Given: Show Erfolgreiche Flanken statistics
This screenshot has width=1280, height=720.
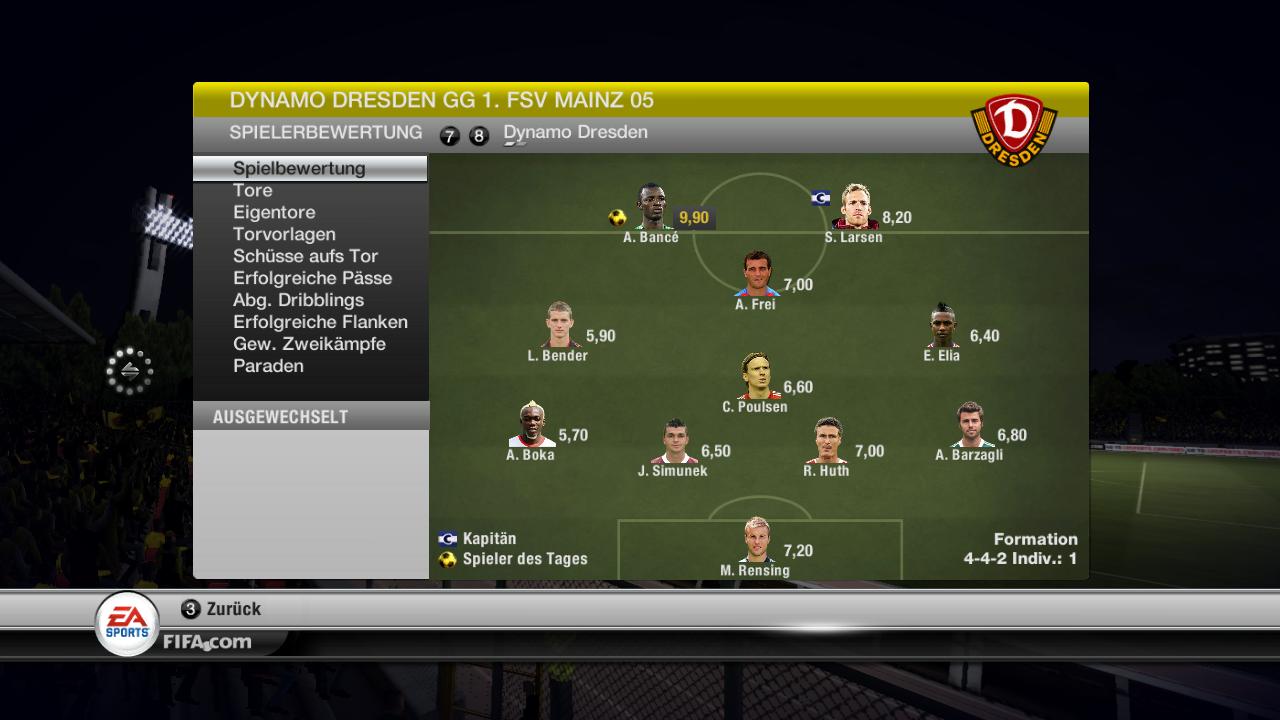Looking at the screenshot, I should click(320, 322).
